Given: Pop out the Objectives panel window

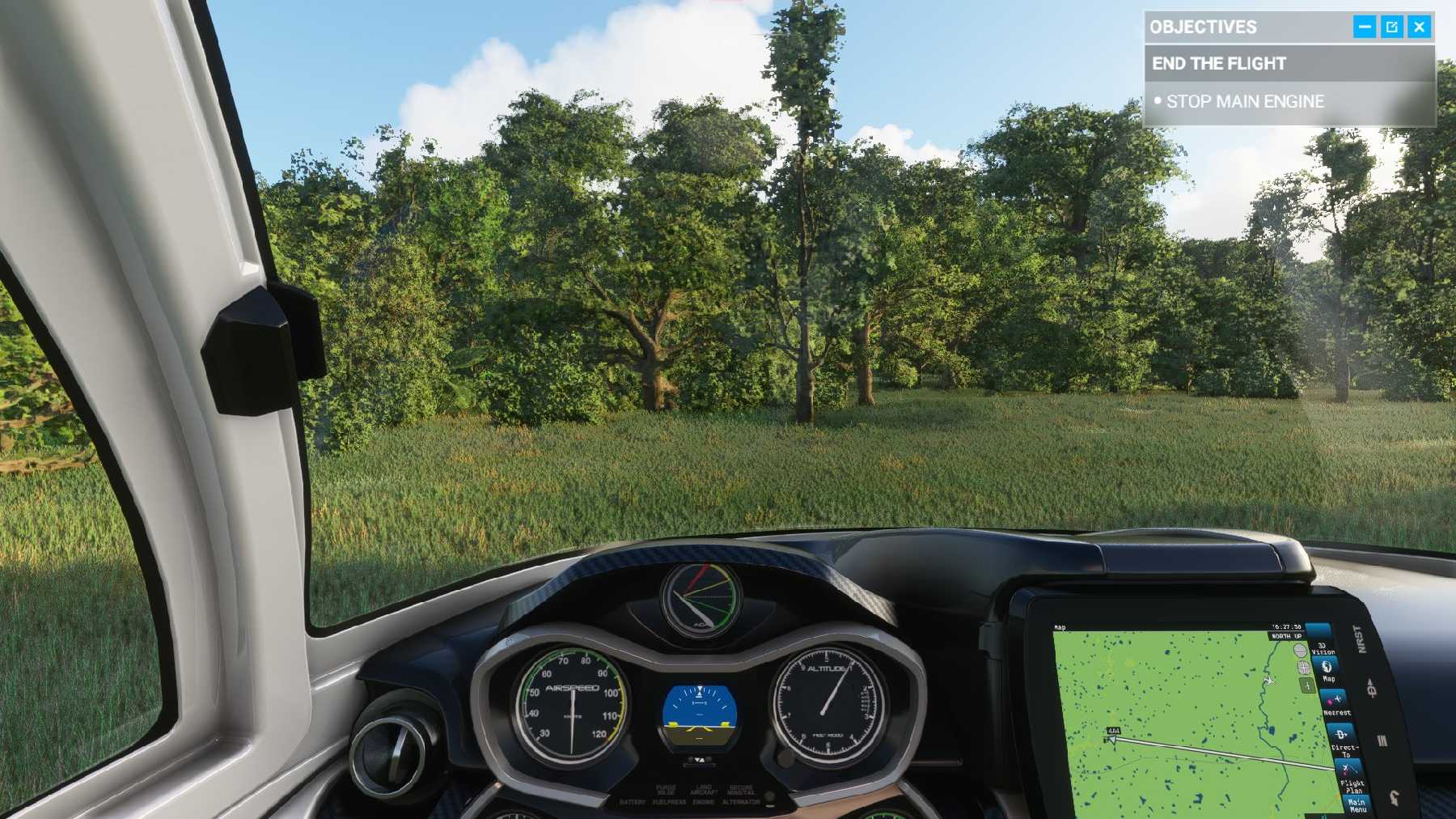Looking at the screenshot, I should (1391, 27).
